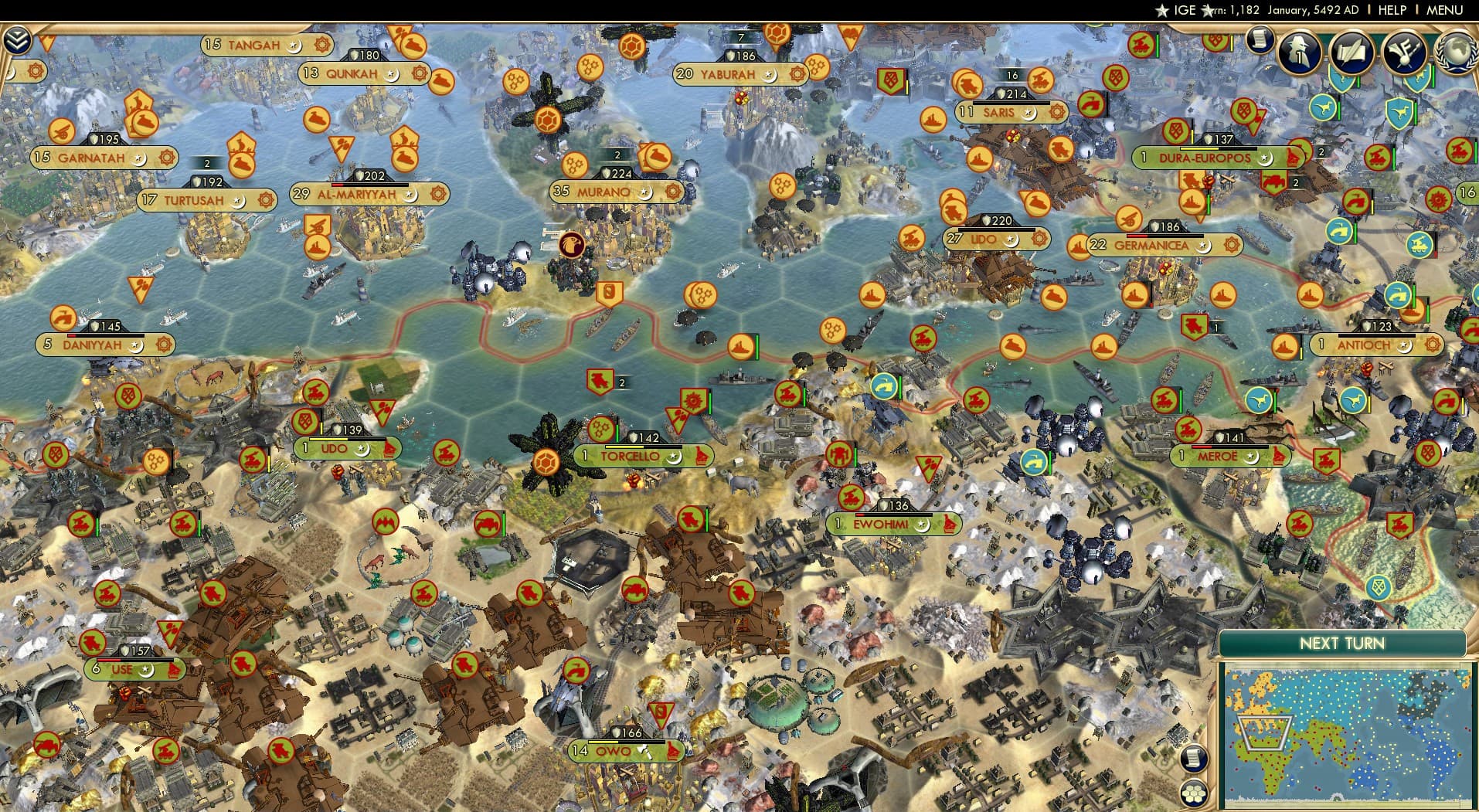Click the gear icon on Germanicea's banner
The image size is (1479, 812).
[1232, 245]
